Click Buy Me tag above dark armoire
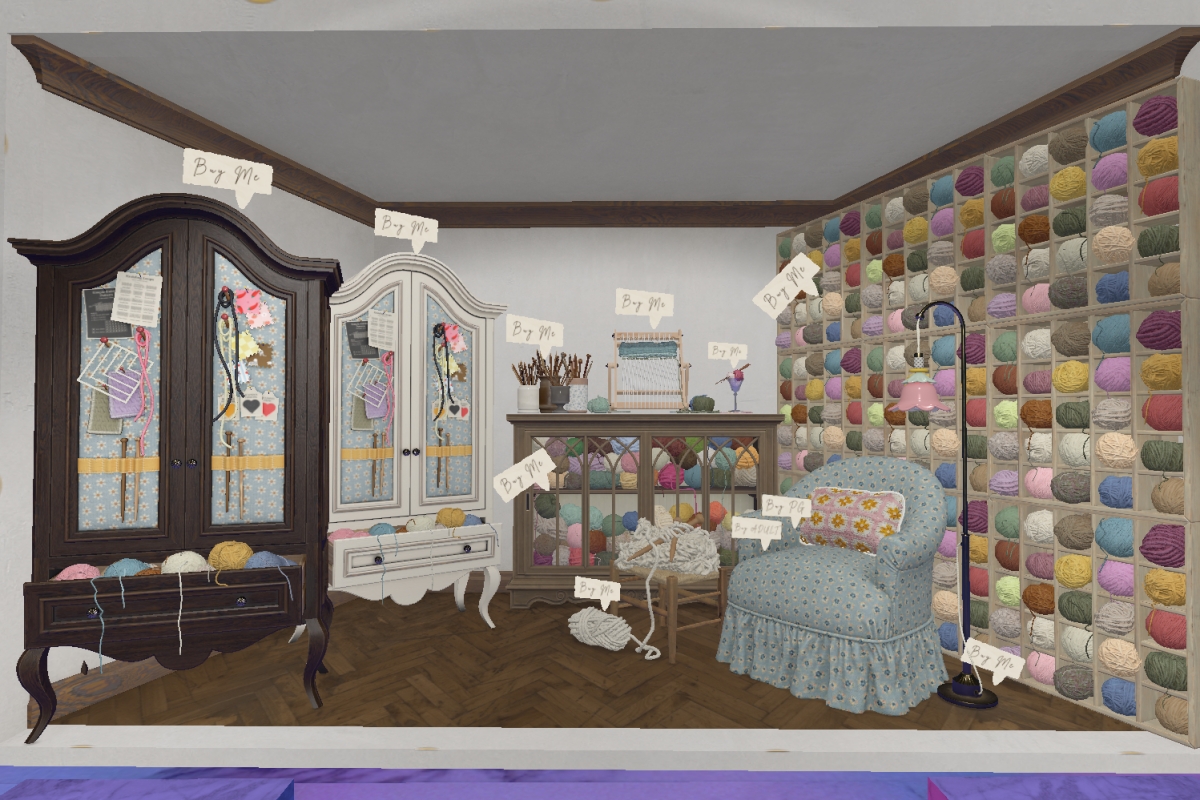1200x800 pixels. click(x=227, y=173)
